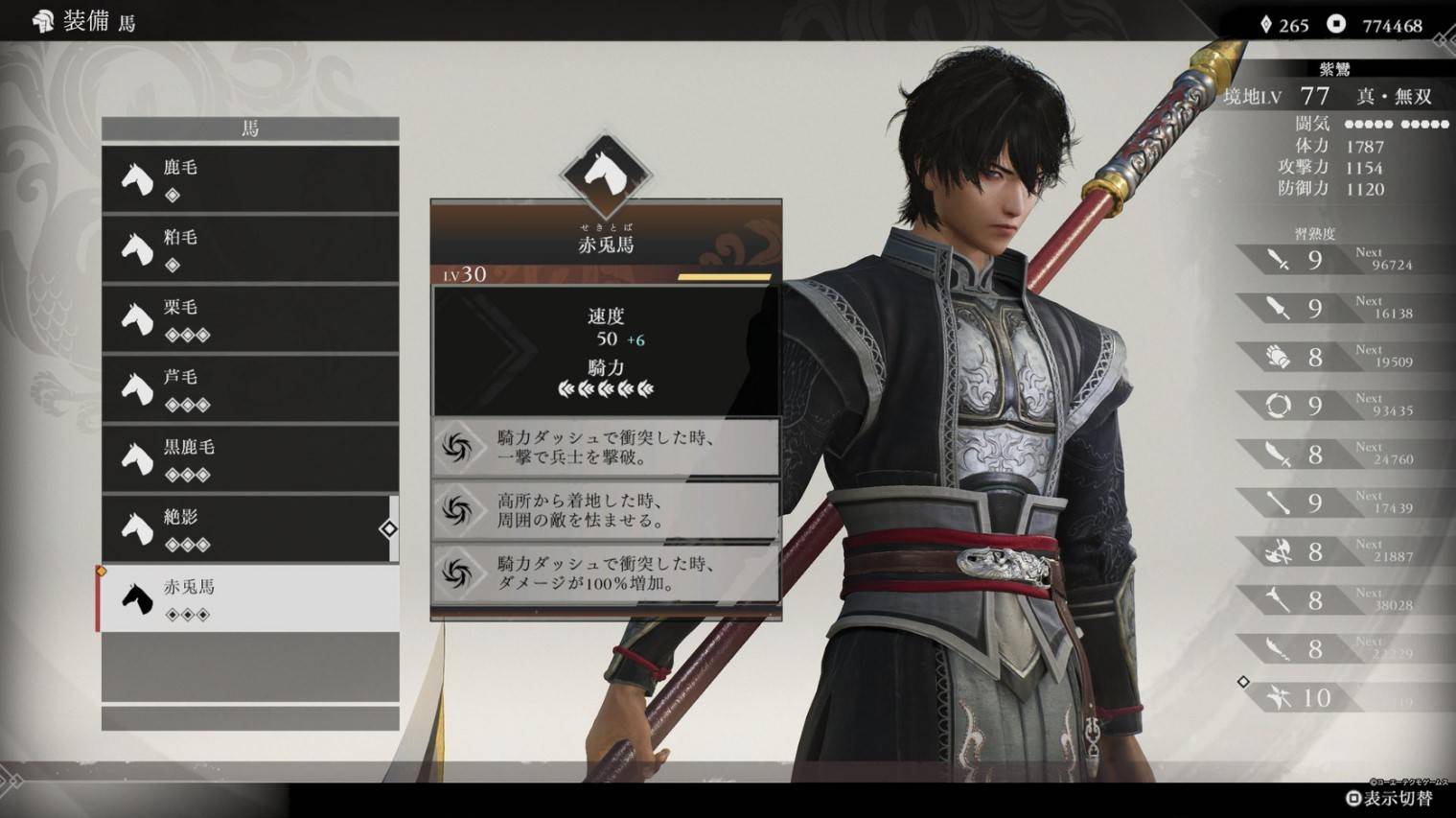Select the 鹿毛 horse entry
Screen dimensions: 1456x818
(x=250, y=179)
